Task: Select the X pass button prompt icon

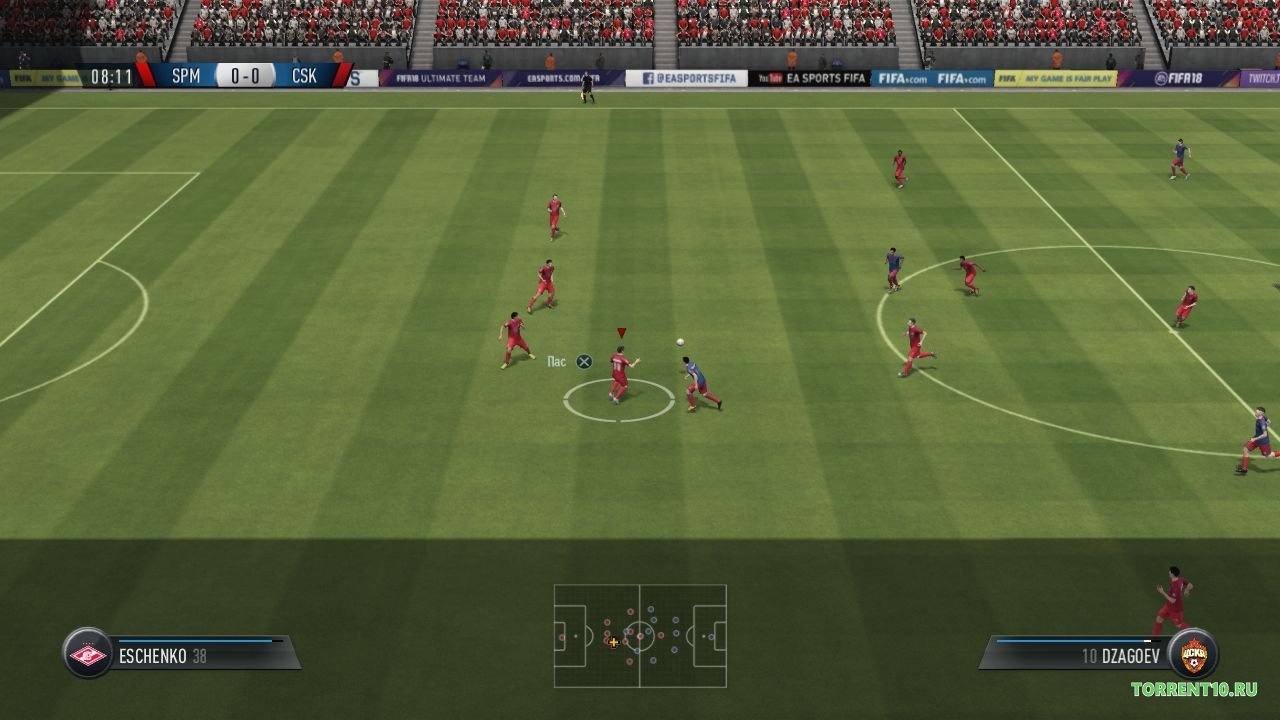Action: (584, 361)
